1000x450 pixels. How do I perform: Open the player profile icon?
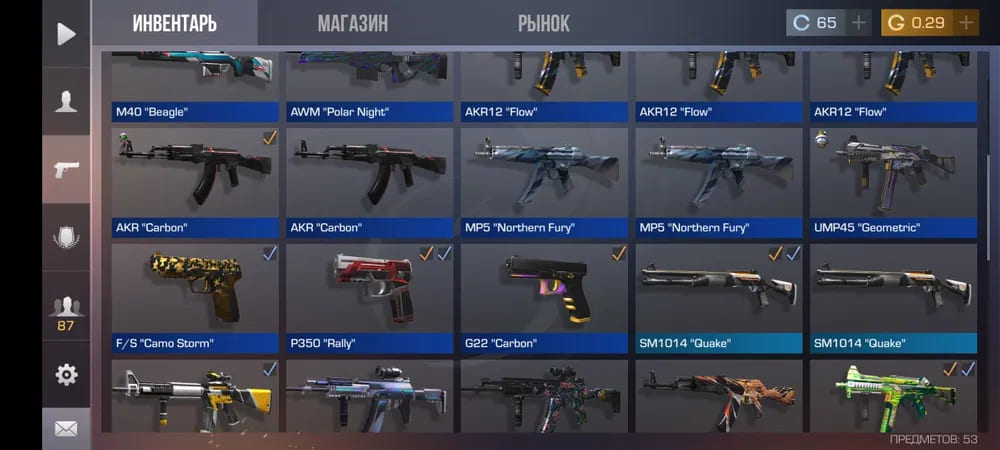click(66, 101)
